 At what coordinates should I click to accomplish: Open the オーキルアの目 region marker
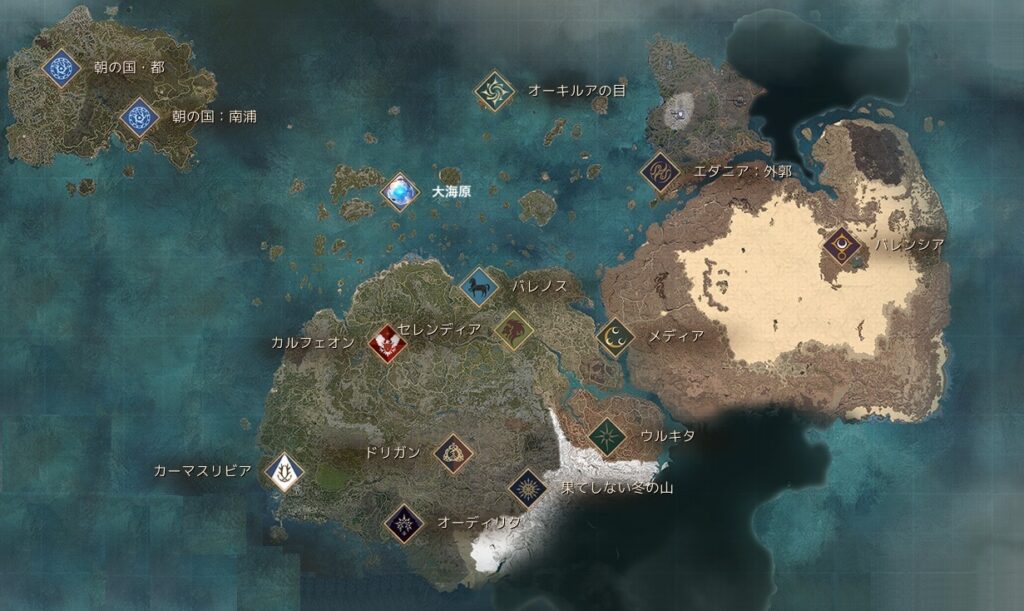pos(494,91)
